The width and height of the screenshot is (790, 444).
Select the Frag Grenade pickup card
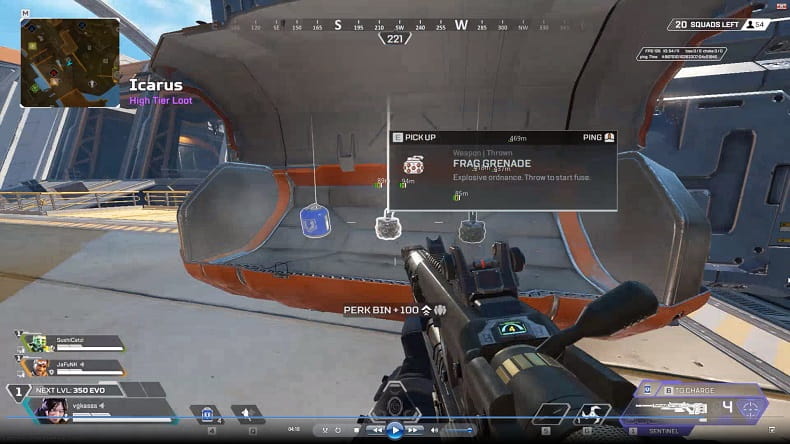point(501,169)
